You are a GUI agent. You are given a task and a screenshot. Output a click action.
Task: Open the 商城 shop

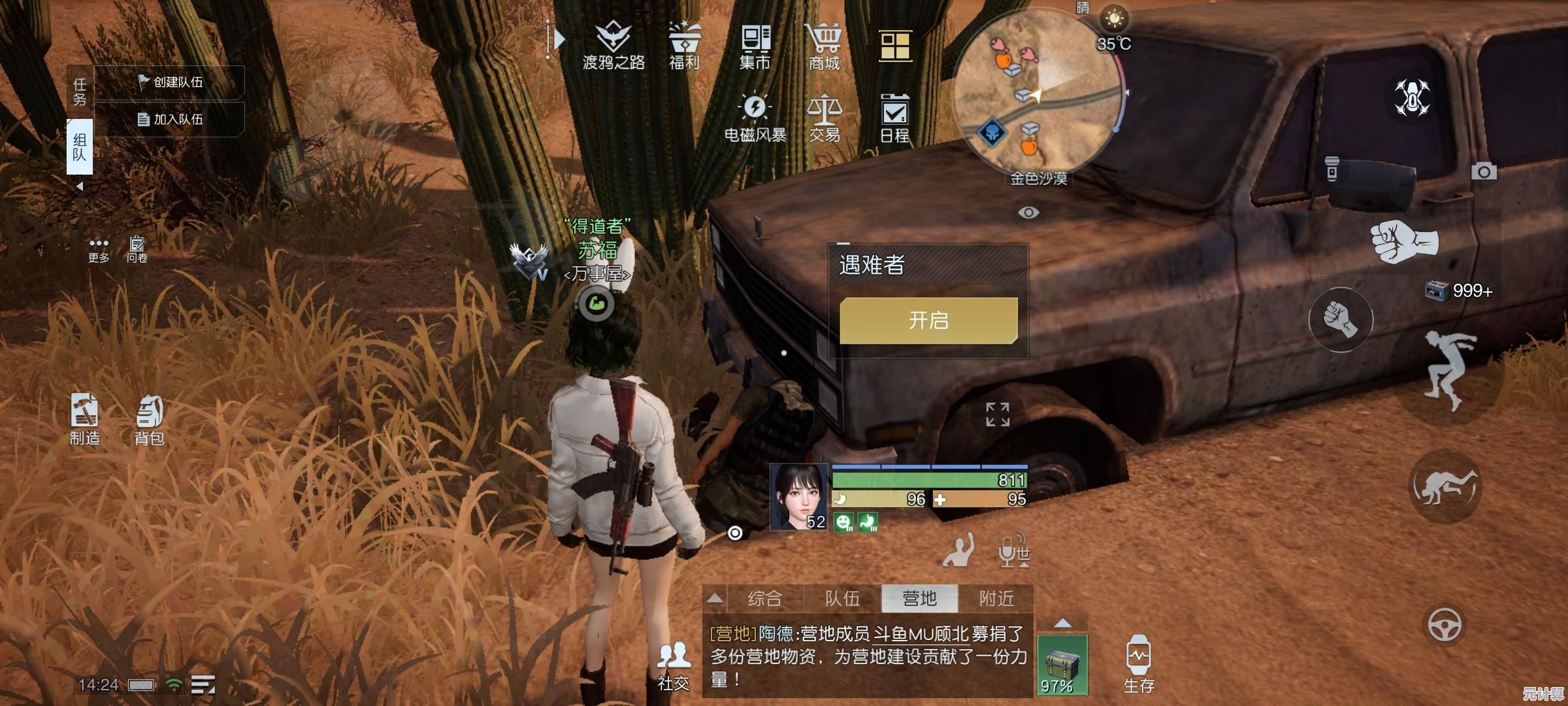[824, 46]
